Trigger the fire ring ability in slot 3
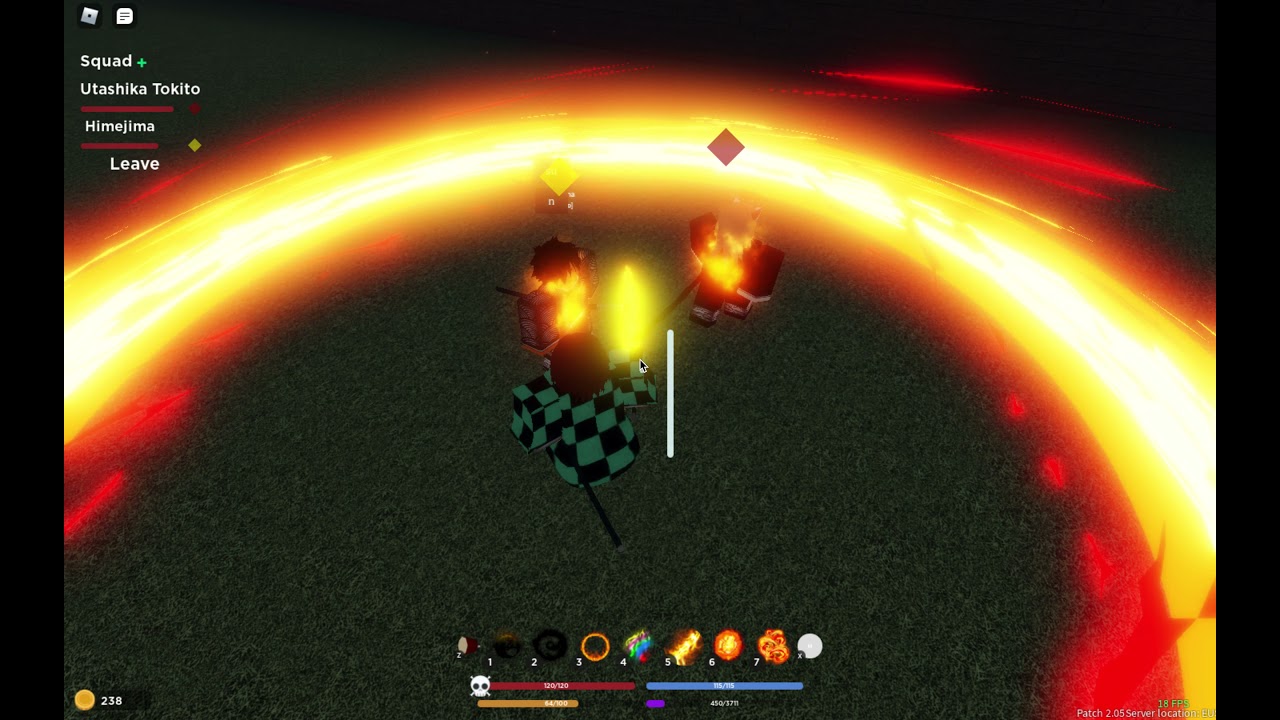Viewport: 1280px width, 720px height. pyautogui.click(x=595, y=647)
